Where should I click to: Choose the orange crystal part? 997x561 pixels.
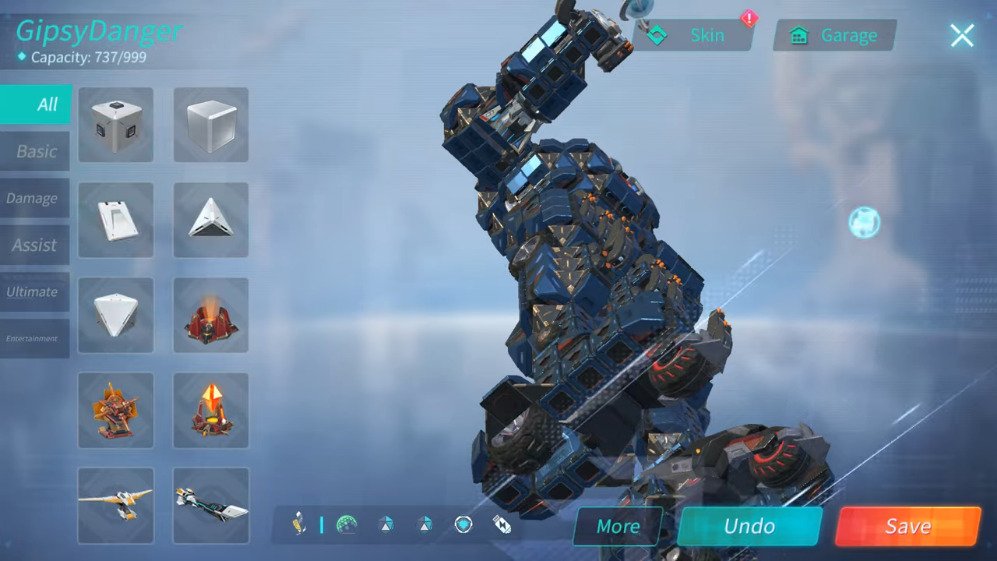point(211,410)
